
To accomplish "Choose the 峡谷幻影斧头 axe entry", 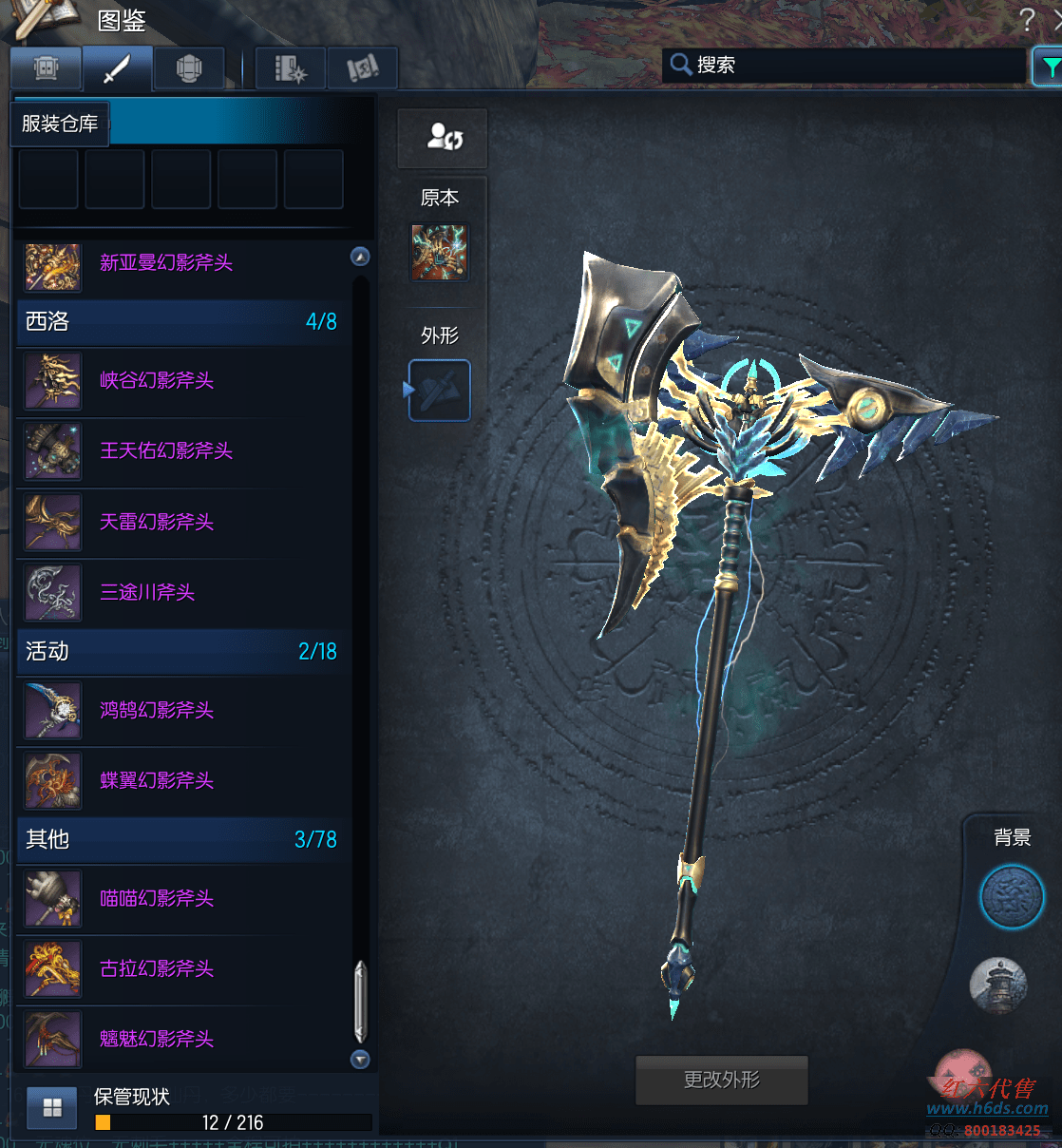I will click(156, 381).
